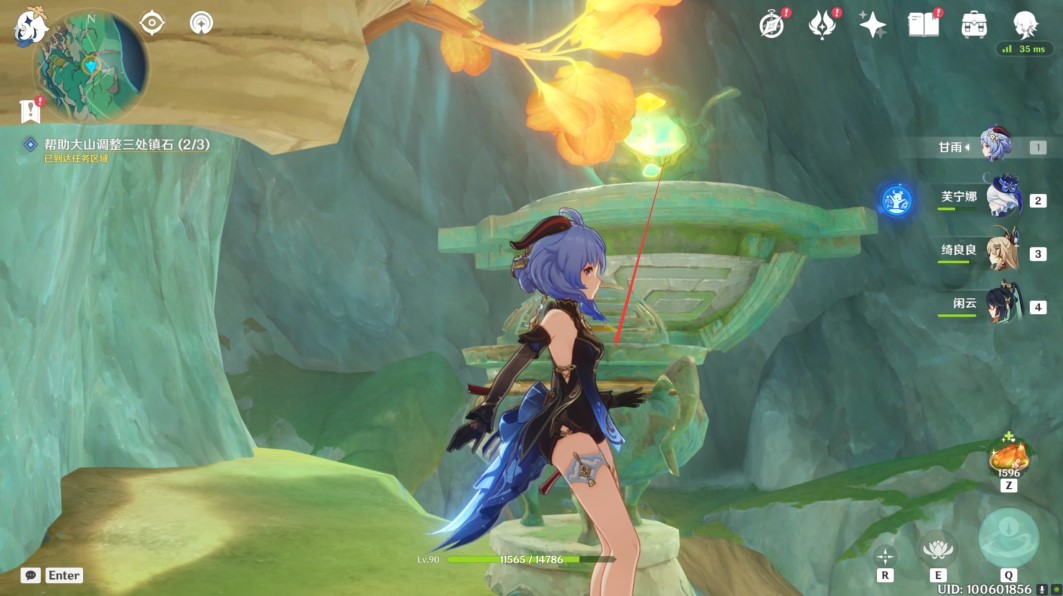The image size is (1063, 596).
Task: Toggle the aiming mode crosshair icon
Action: [885, 556]
